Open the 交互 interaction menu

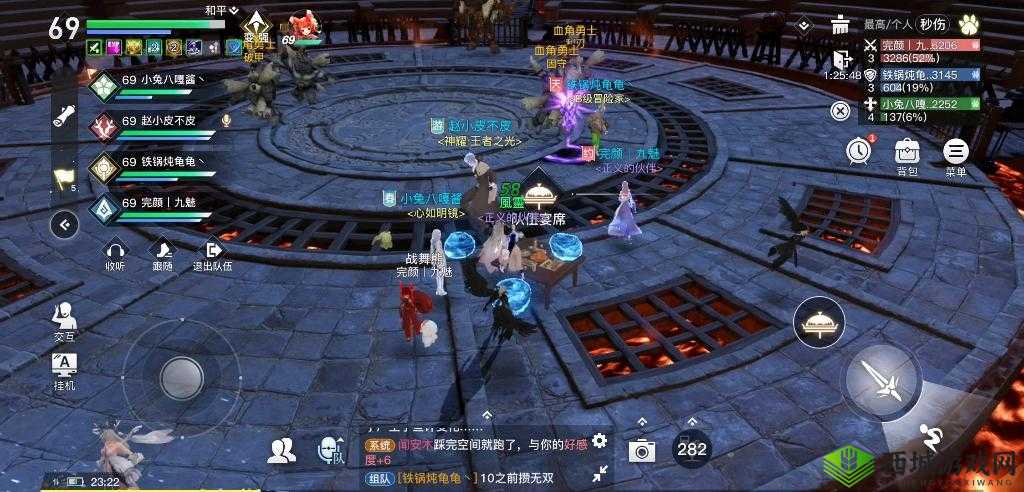(x=64, y=321)
